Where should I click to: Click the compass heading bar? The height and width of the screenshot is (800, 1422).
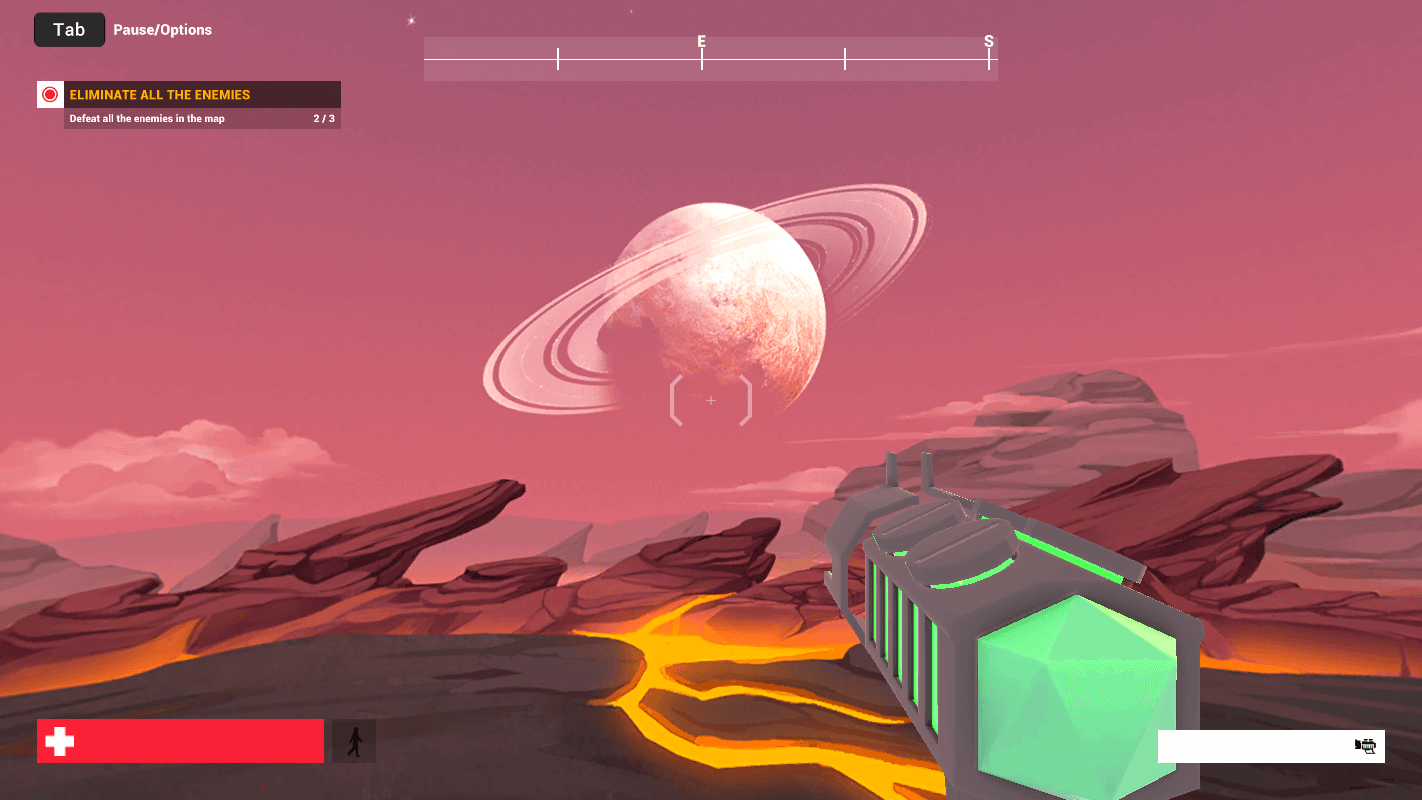coord(710,59)
